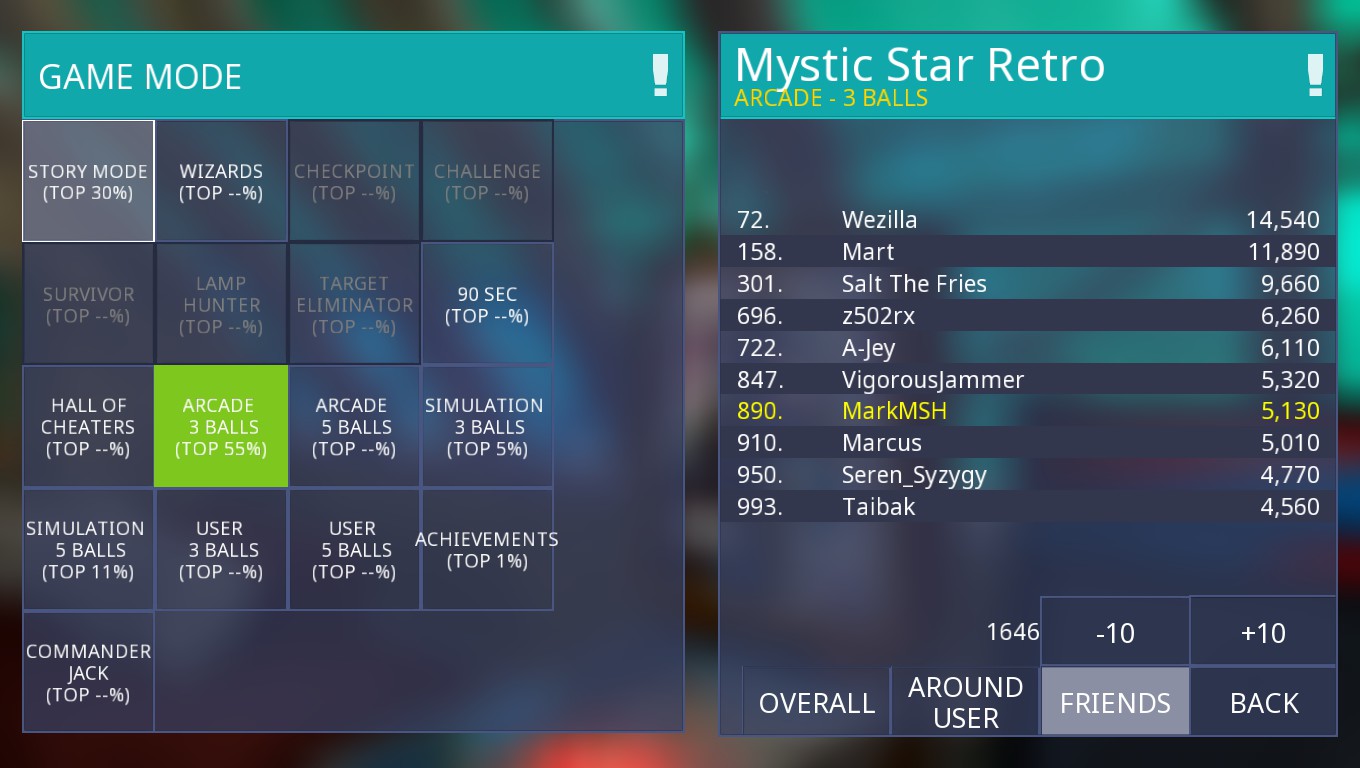
Task: Choose the Wizards game mode
Action: 221,181
